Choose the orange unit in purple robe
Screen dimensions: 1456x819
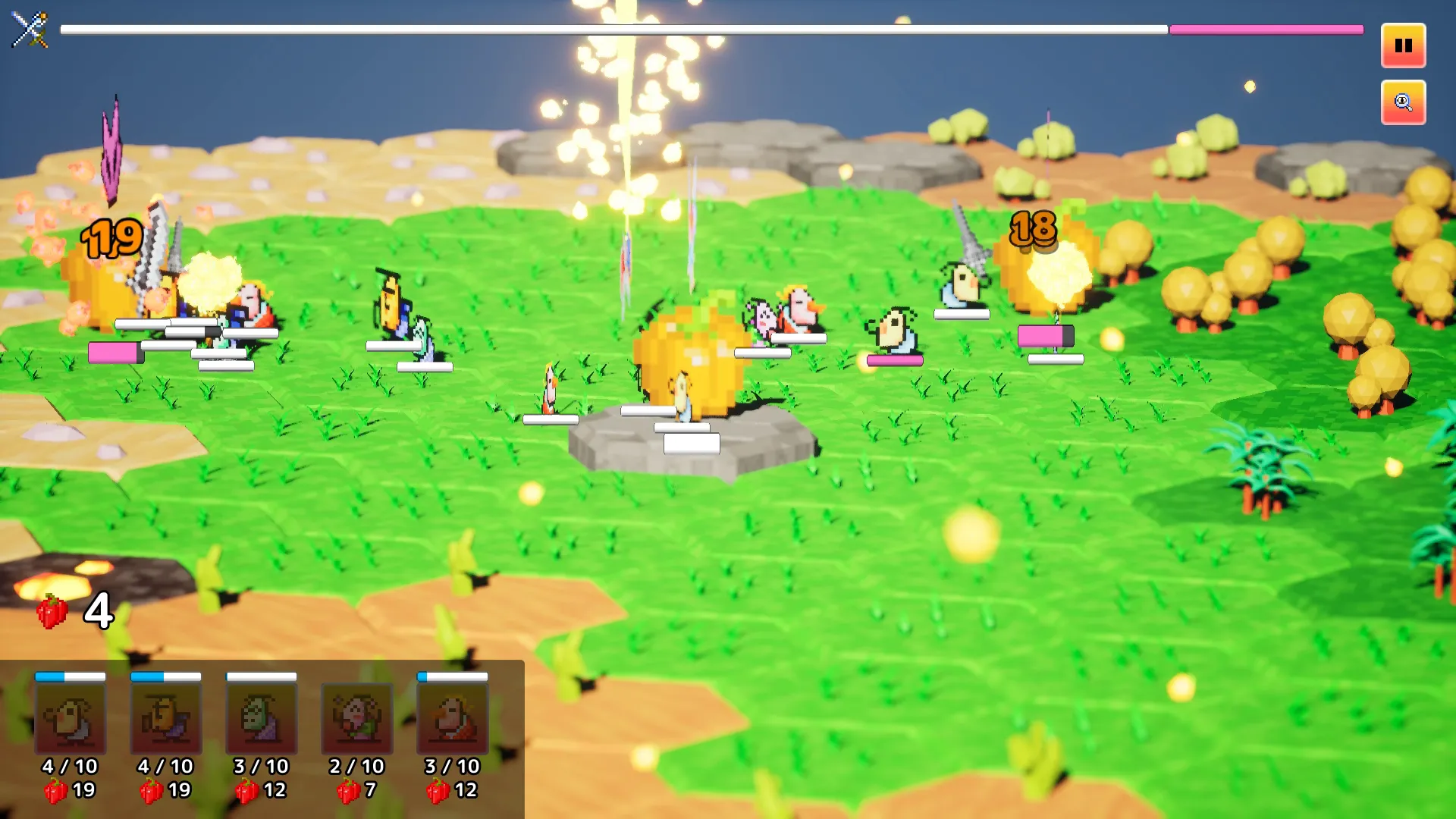166,718
